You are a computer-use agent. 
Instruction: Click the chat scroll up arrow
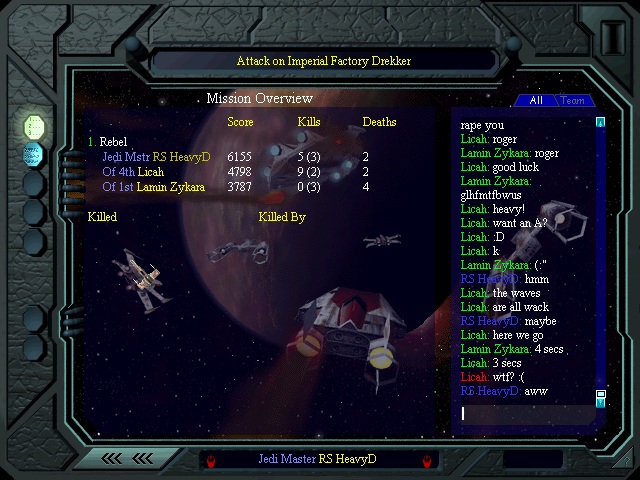(601, 123)
